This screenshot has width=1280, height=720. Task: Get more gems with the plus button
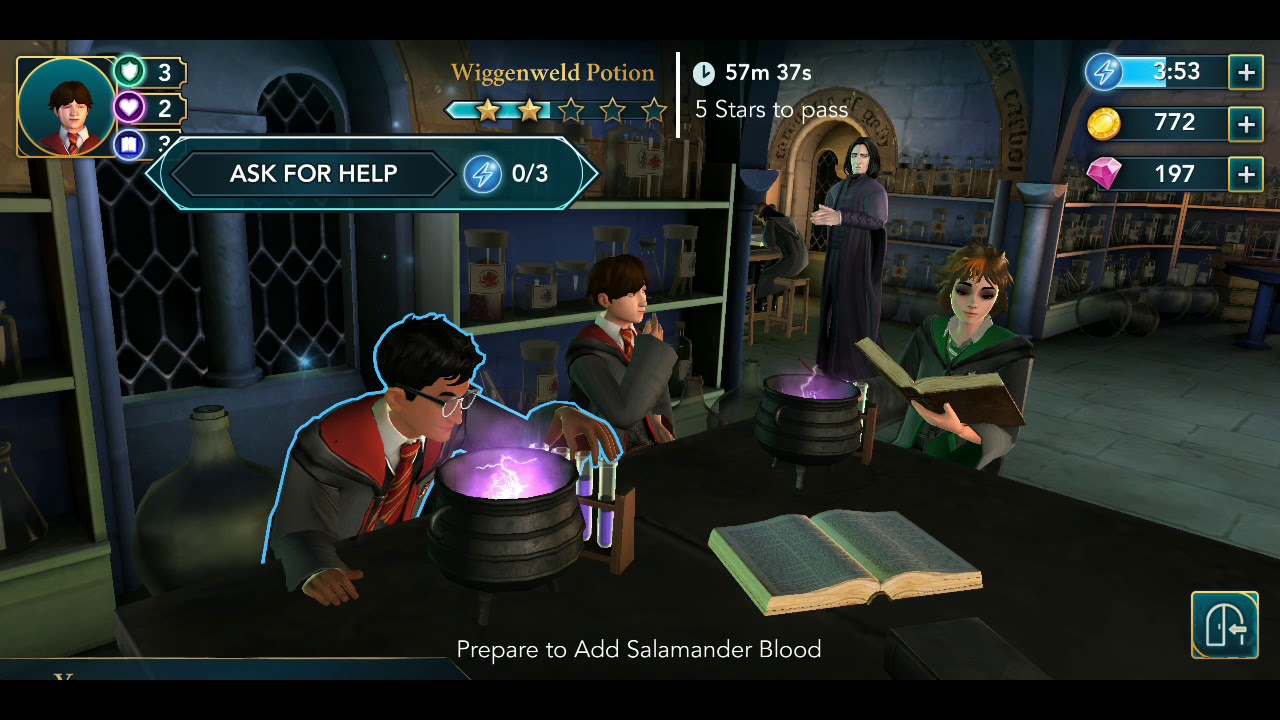pos(1246,175)
